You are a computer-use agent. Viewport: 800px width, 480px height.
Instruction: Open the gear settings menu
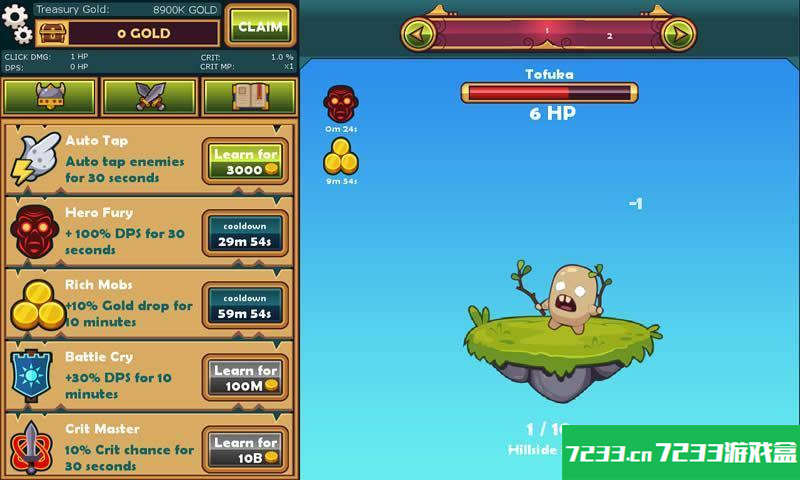click(x=17, y=24)
